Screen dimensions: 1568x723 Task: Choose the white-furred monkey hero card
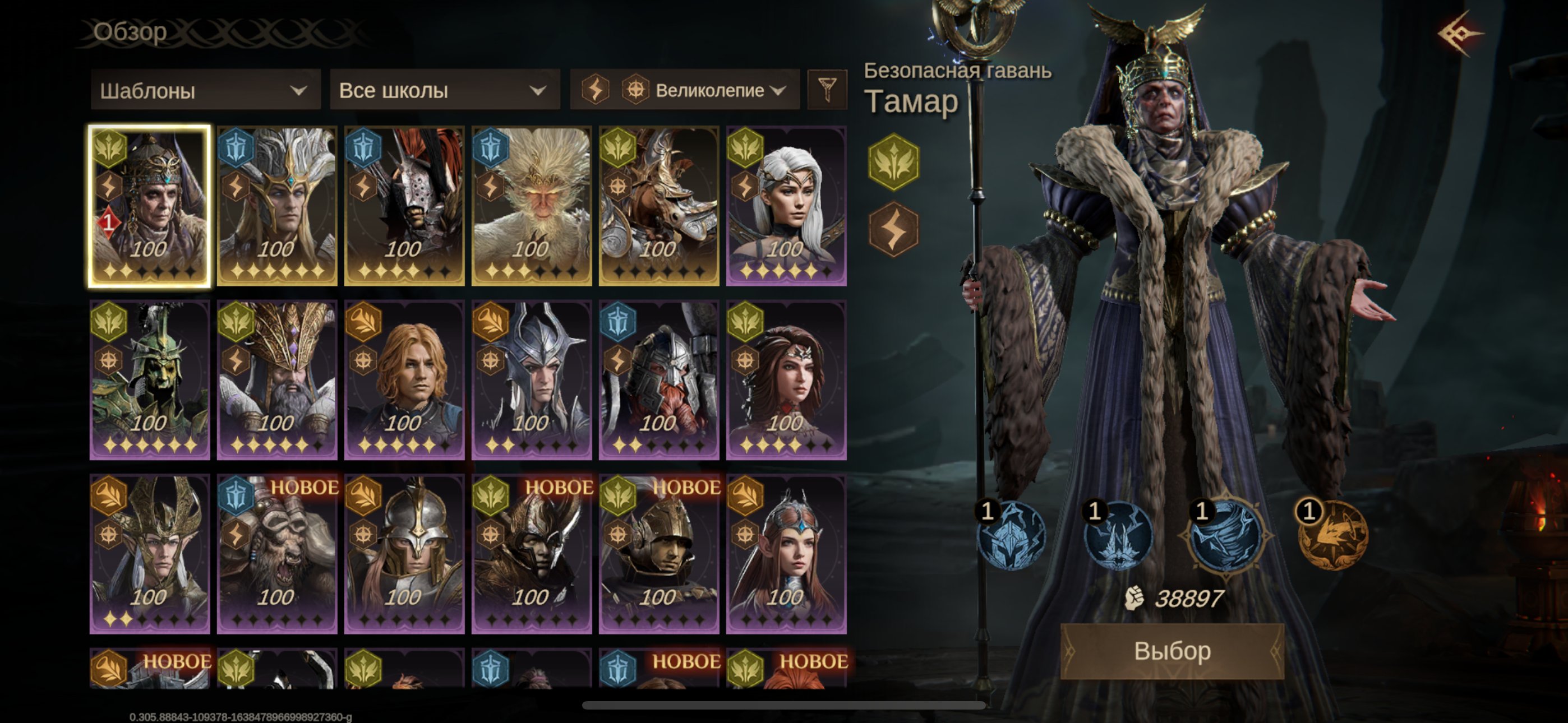(x=532, y=206)
